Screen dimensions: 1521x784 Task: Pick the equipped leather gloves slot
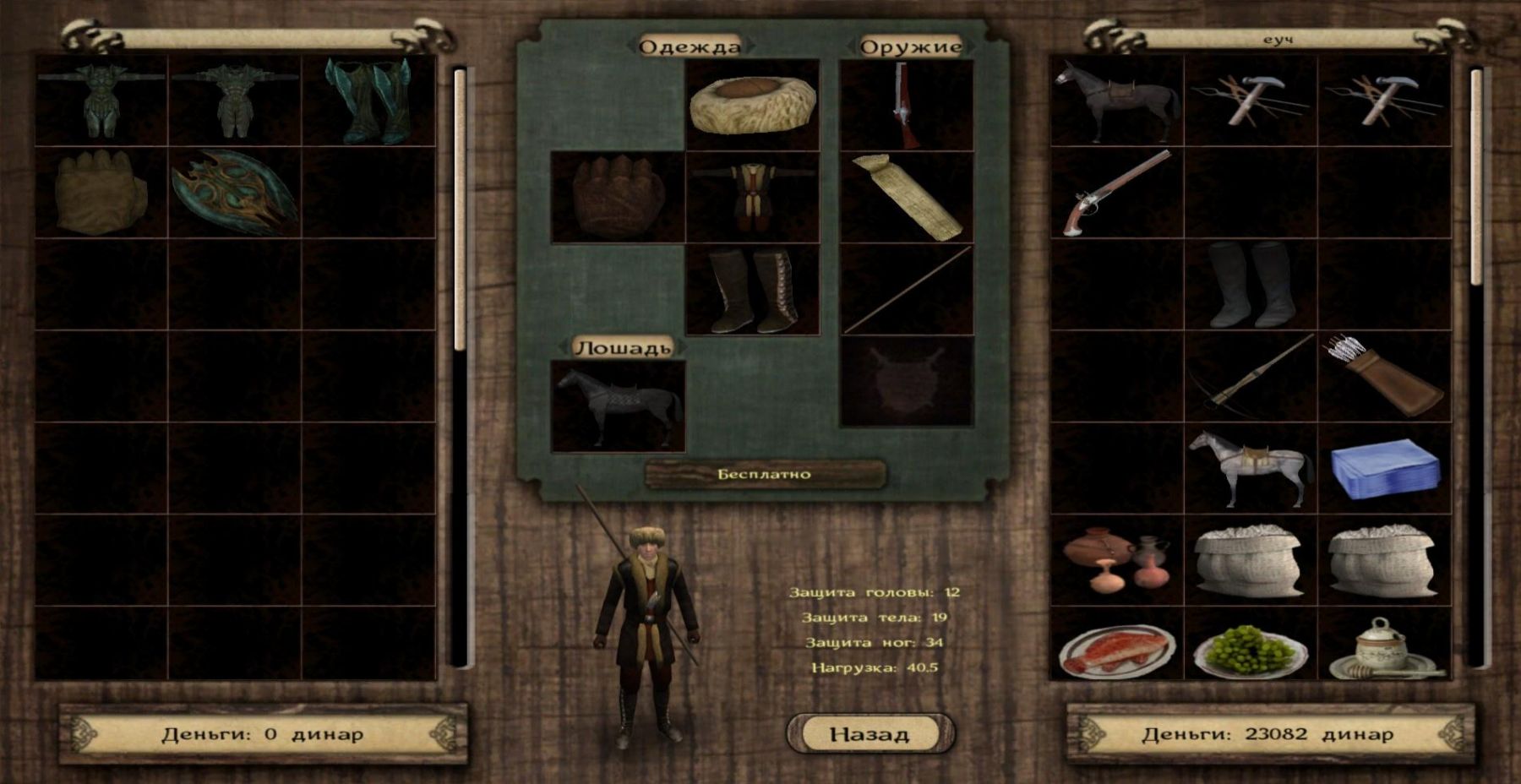617,197
